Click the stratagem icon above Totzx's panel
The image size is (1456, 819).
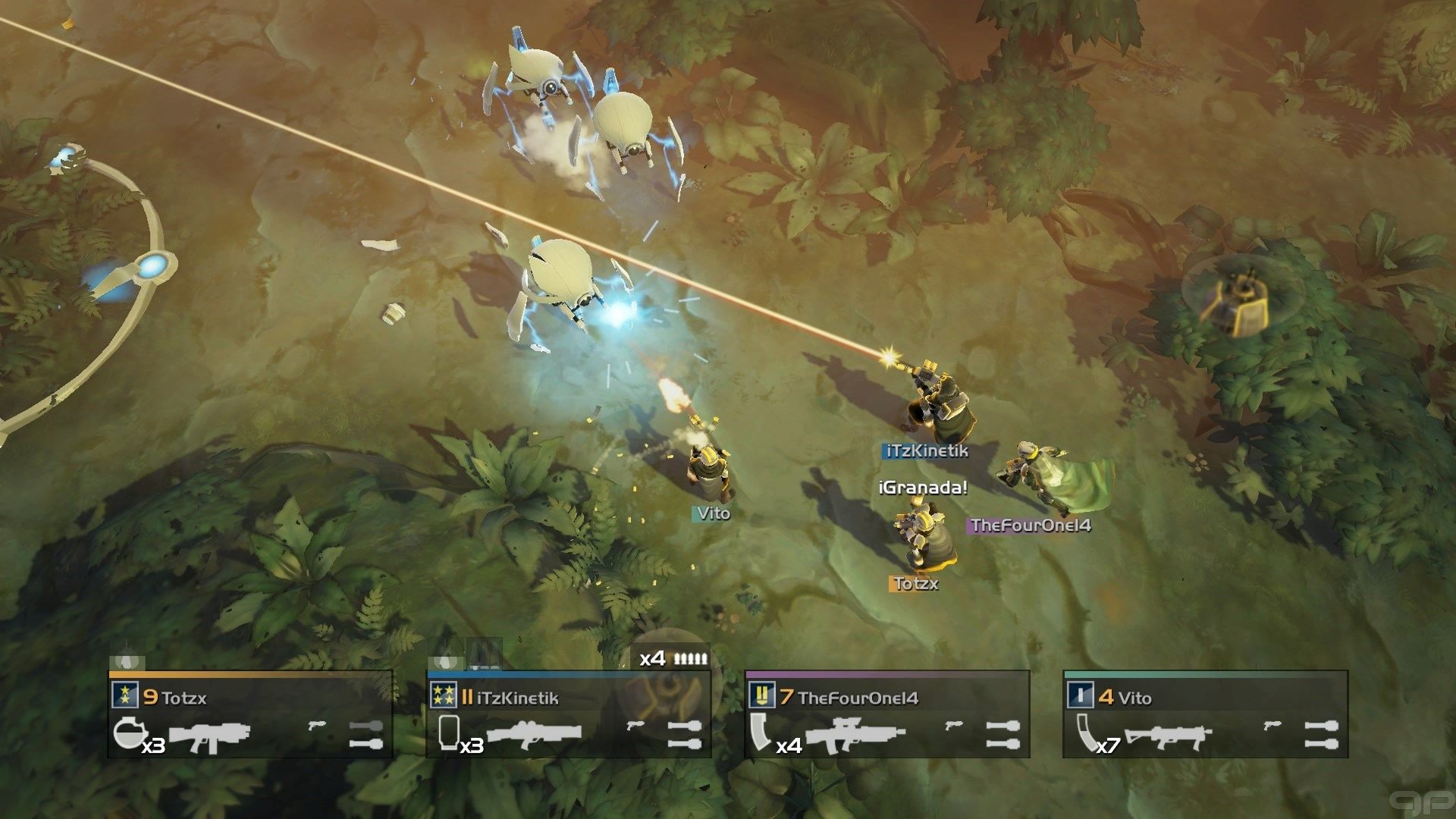(127, 662)
